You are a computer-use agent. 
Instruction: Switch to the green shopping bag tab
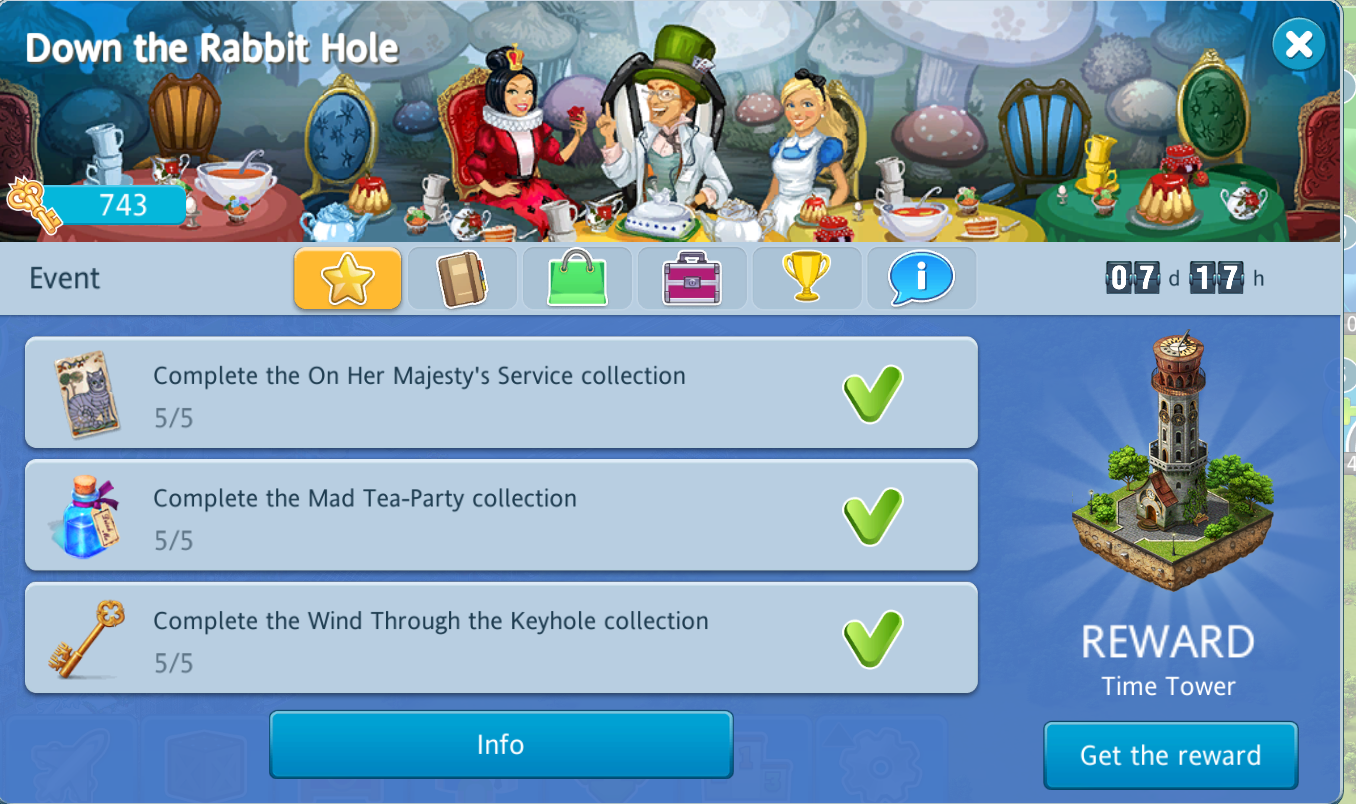[577, 278]
